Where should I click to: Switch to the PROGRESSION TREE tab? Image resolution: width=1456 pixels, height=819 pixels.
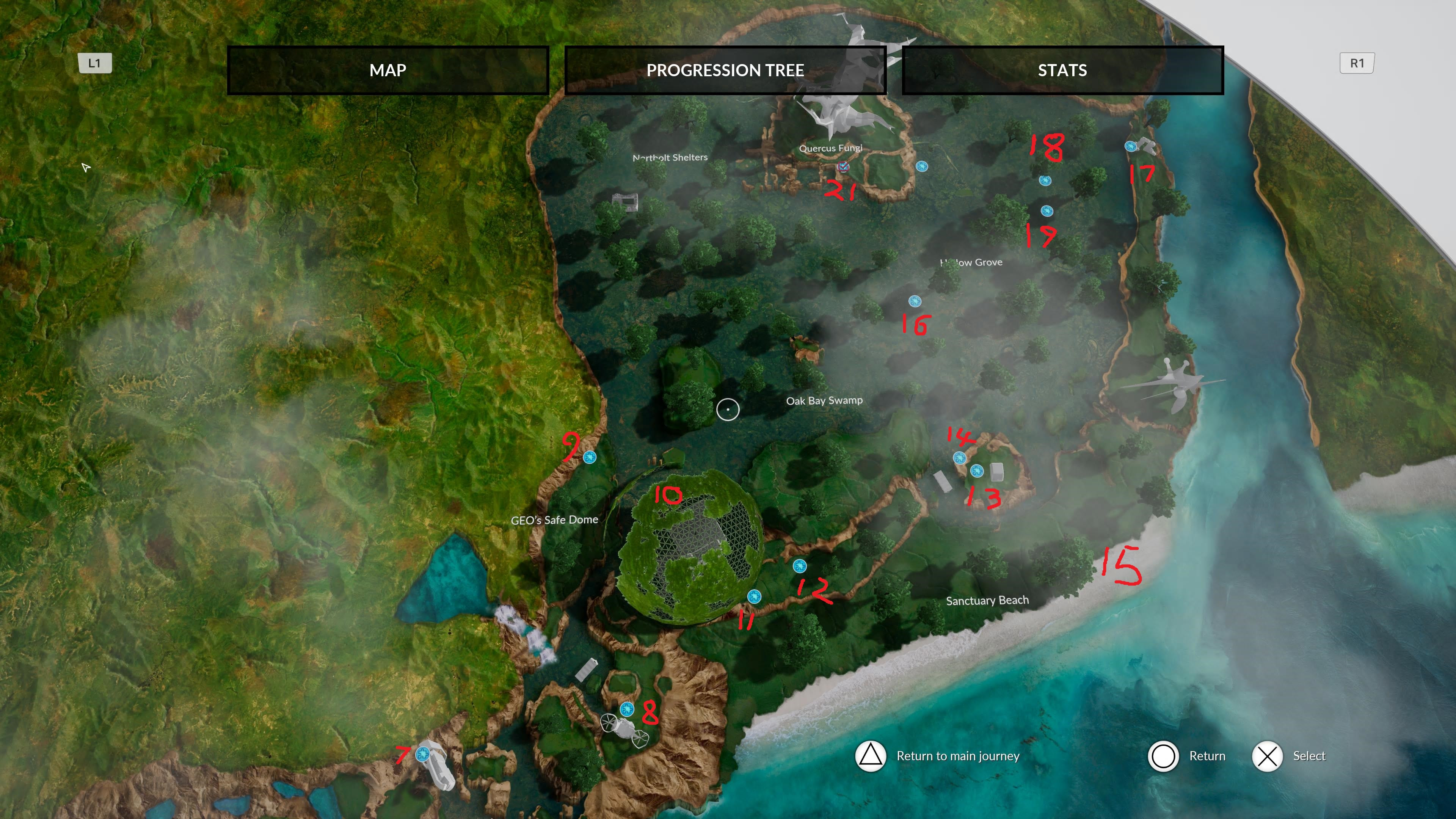tap(725, 70)
